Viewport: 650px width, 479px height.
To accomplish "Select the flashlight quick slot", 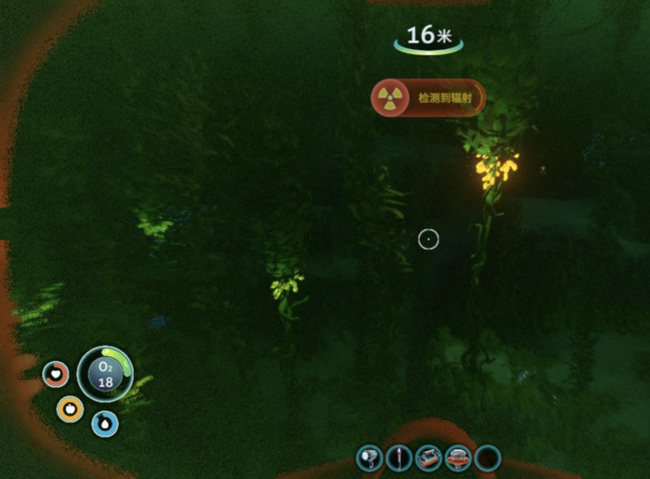I will [370, 459].
